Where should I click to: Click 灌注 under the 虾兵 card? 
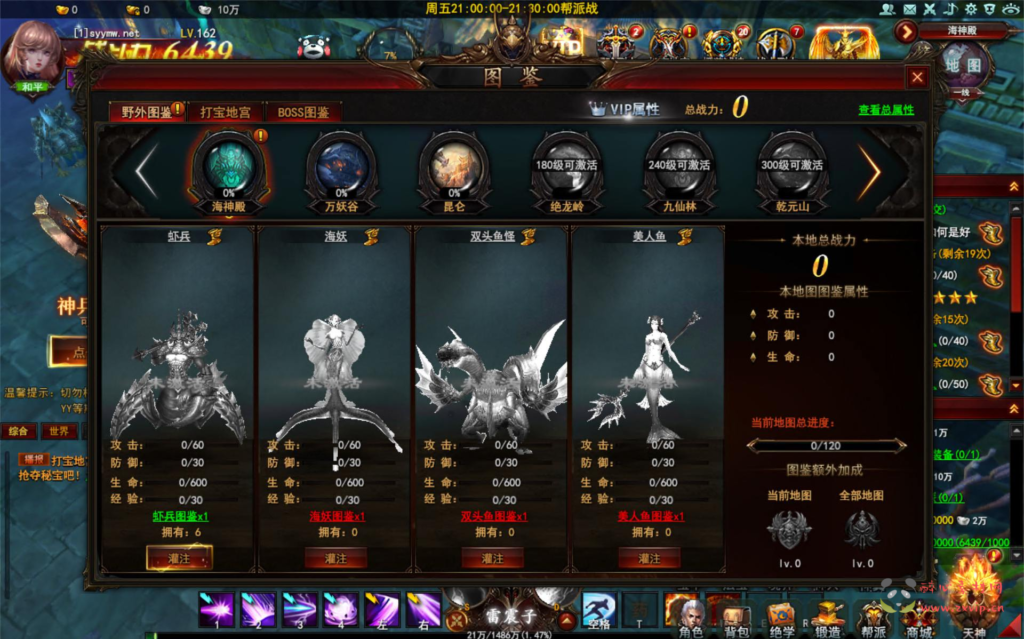point(179,558)
